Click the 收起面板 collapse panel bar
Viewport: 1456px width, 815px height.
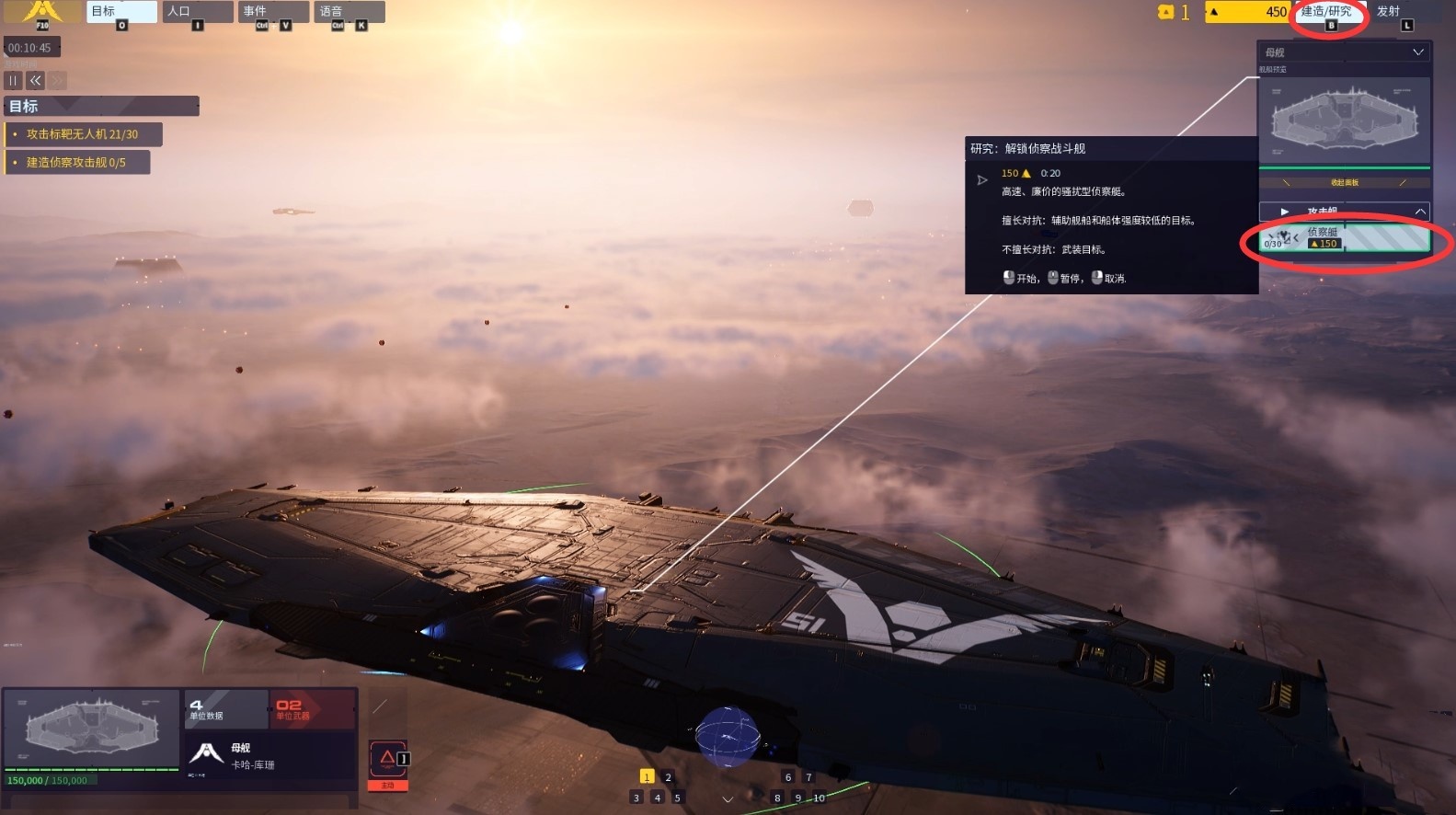(1344, 182)
